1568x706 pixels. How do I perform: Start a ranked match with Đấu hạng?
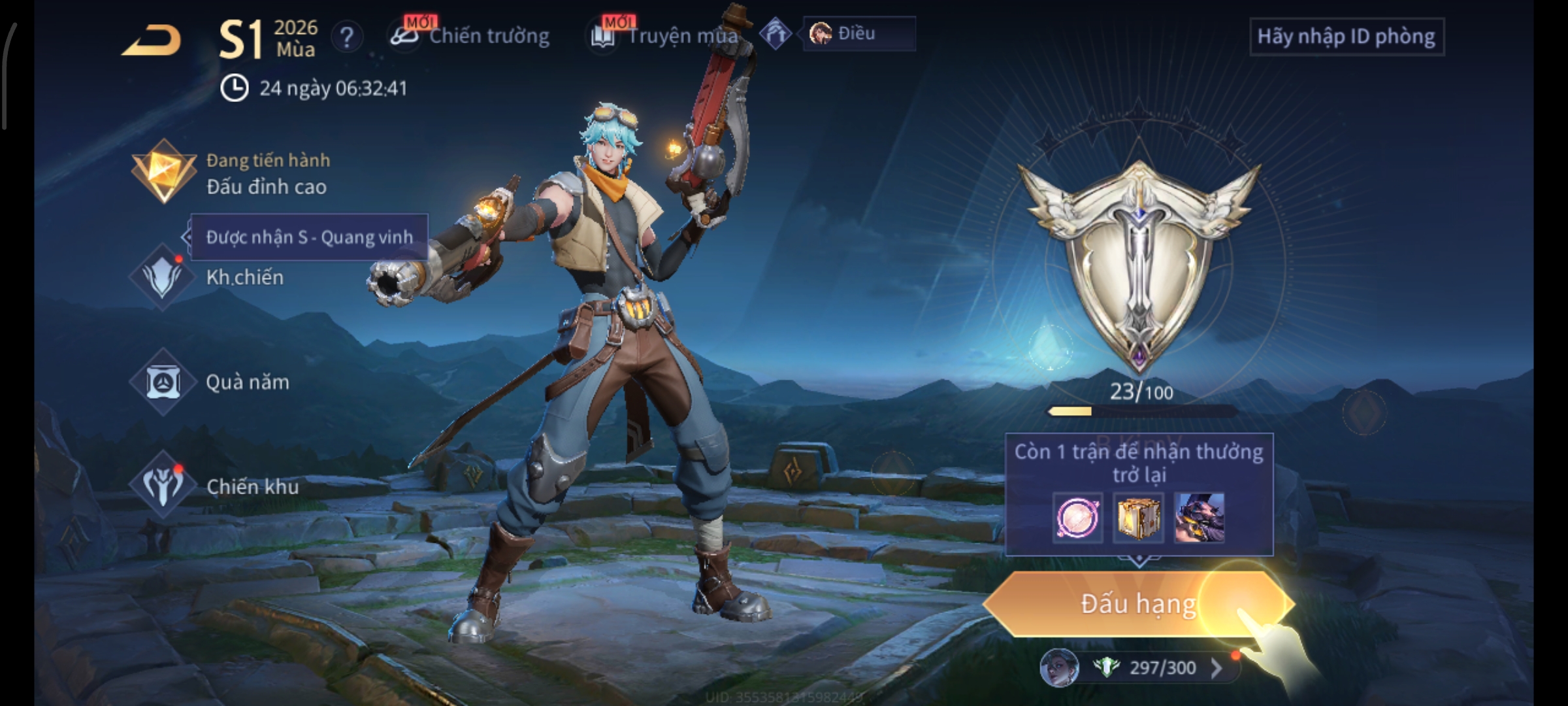(1138, 604)
